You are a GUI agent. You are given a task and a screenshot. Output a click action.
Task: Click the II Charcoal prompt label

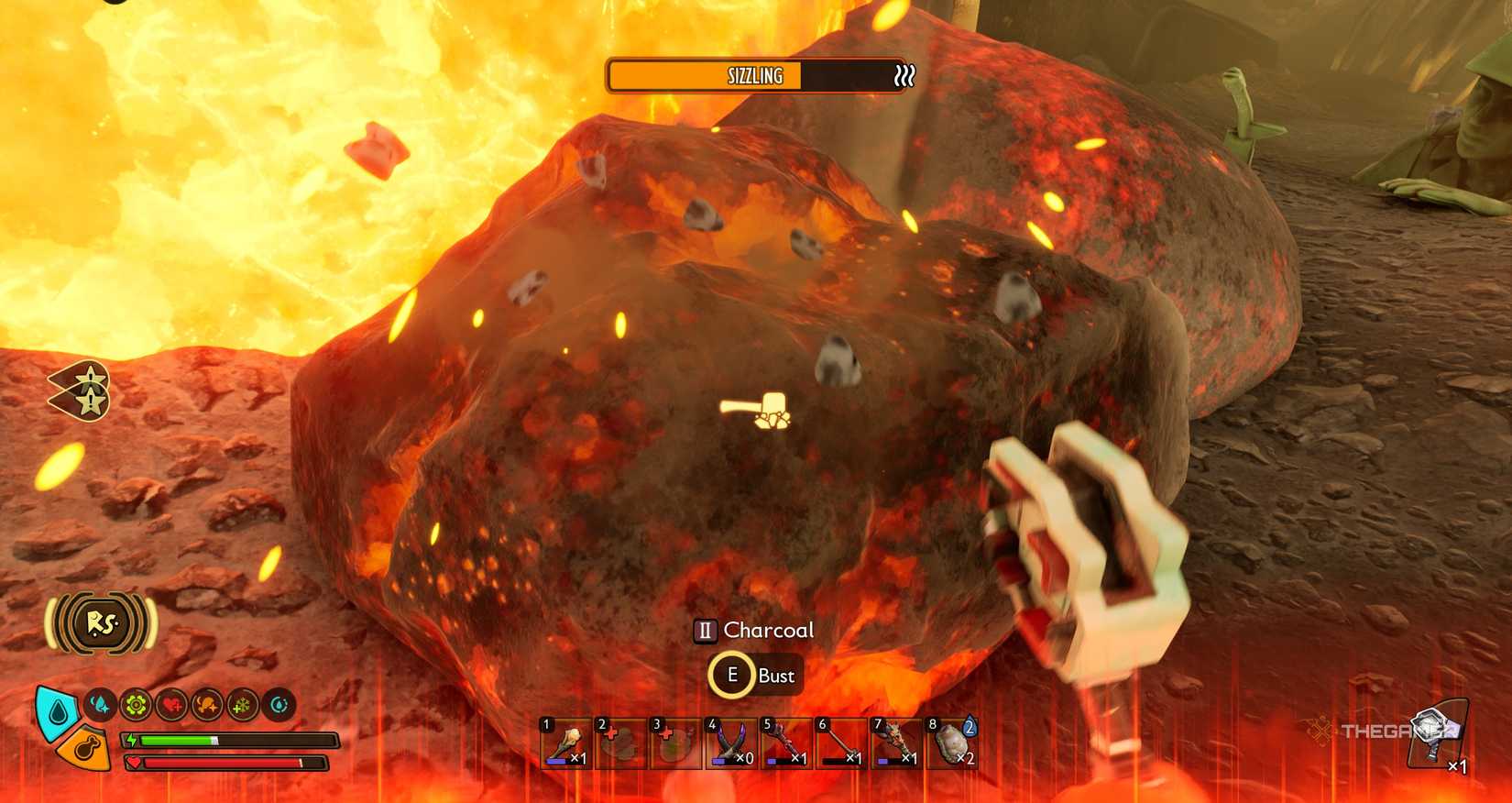pyautogui.click(x=755, y=630)
